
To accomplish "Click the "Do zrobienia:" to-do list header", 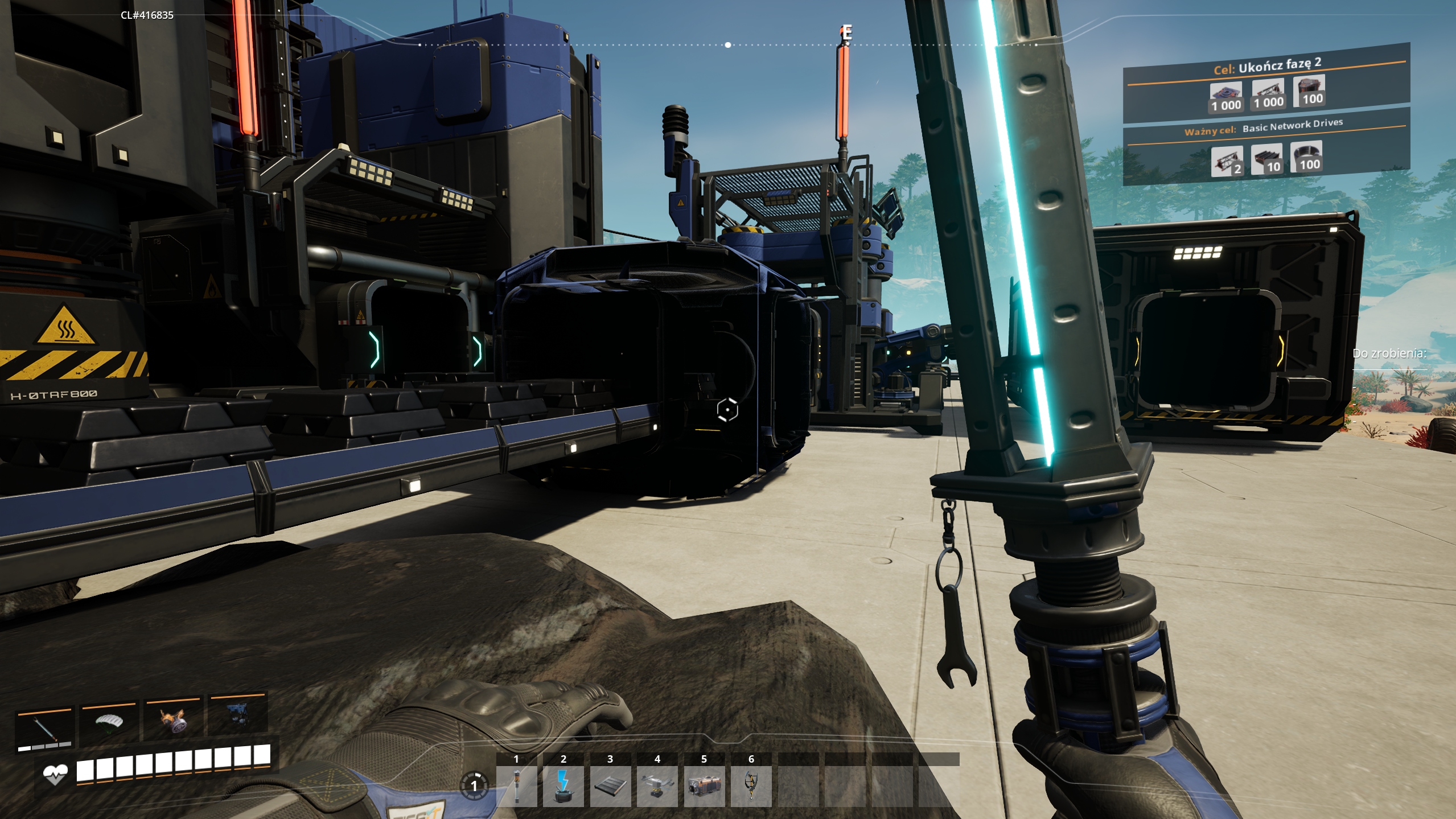I will pyautogui.click(x=1389, y=353).
